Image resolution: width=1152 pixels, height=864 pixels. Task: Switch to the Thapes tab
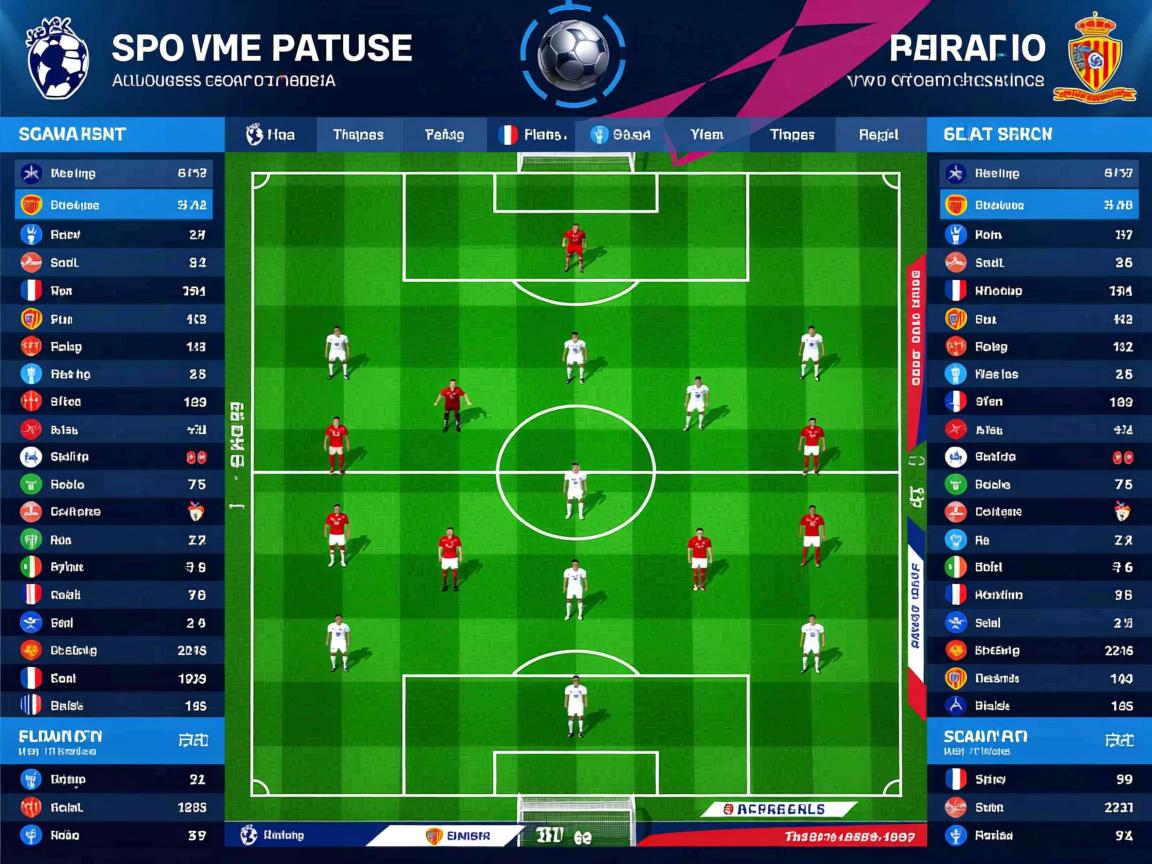coord(358,135)
